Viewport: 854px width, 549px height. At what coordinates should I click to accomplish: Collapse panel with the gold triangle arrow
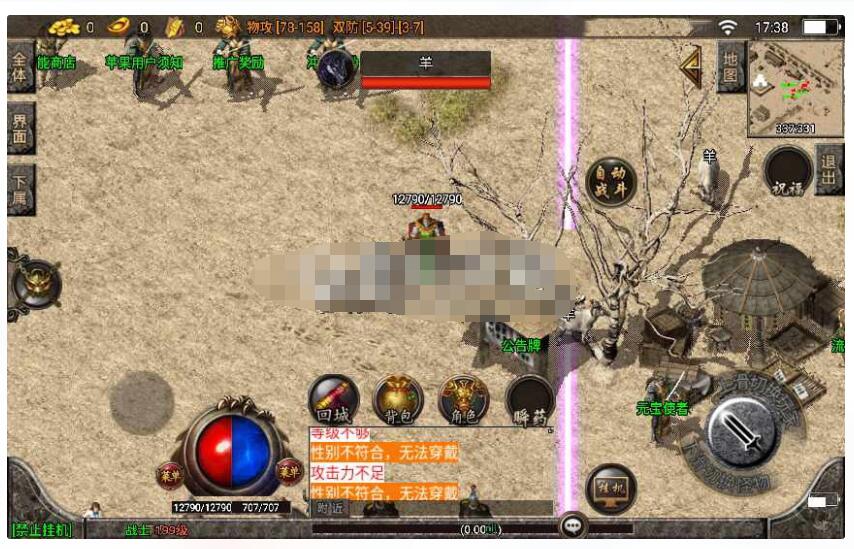691,67
